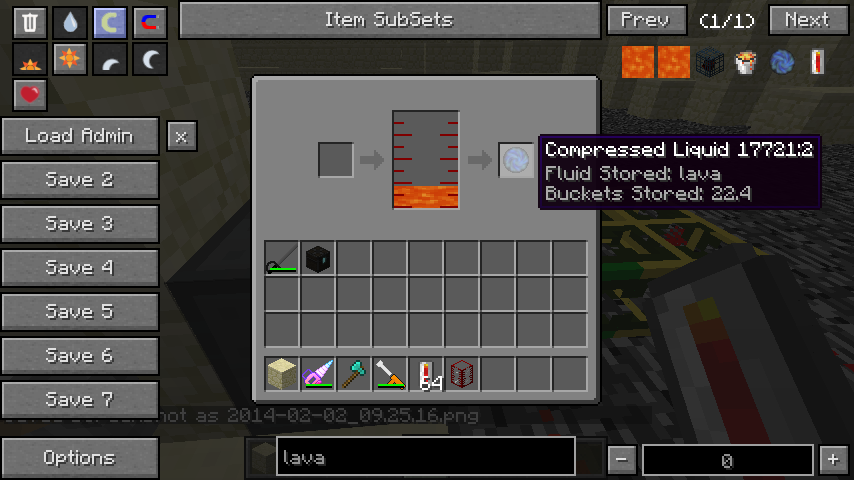
Task: Select the lava bucket in the item panel
Action: coord(744,62)
